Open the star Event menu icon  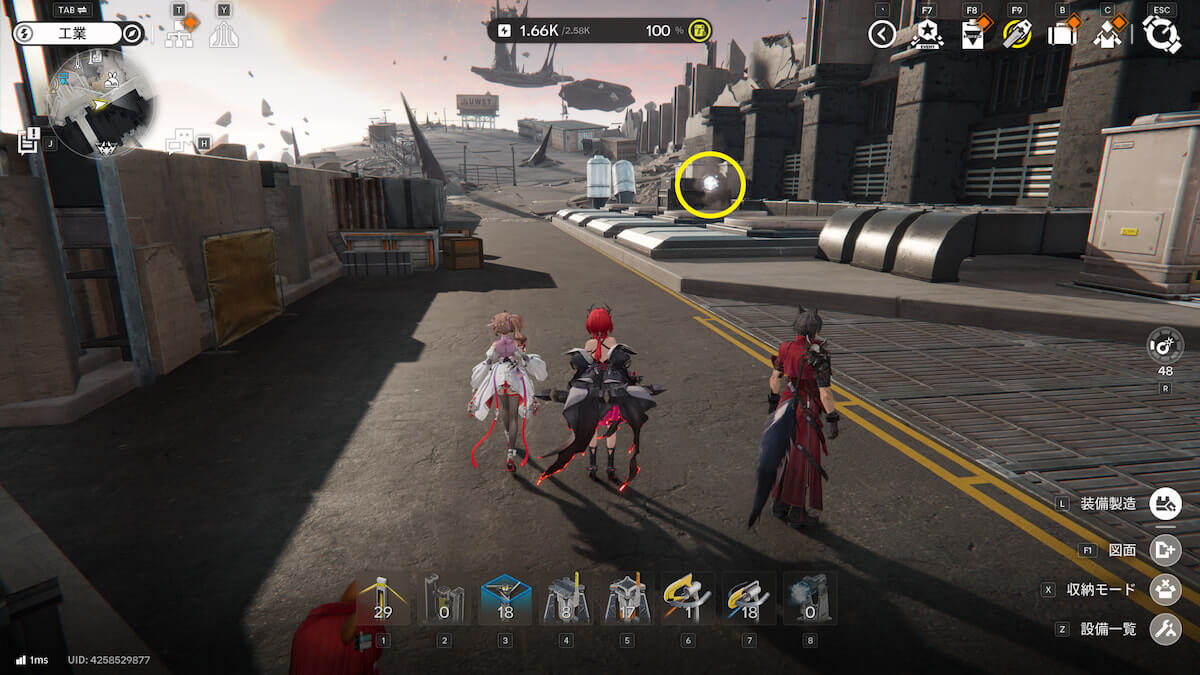pos(927,35)
